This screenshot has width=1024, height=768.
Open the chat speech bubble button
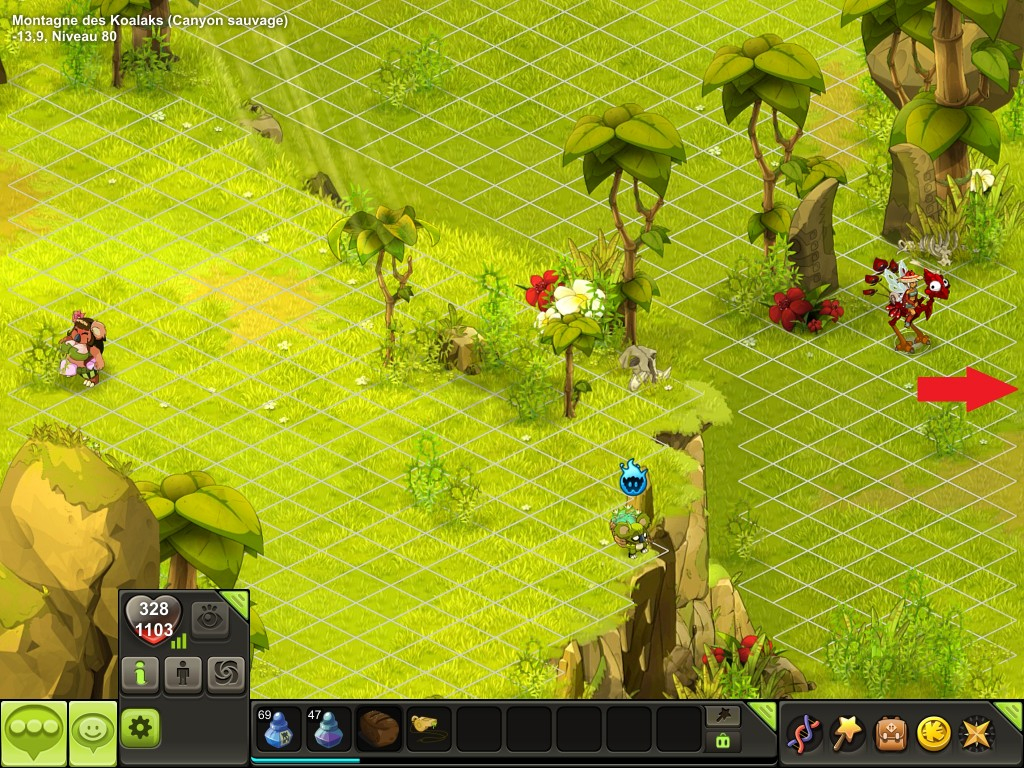33,733
